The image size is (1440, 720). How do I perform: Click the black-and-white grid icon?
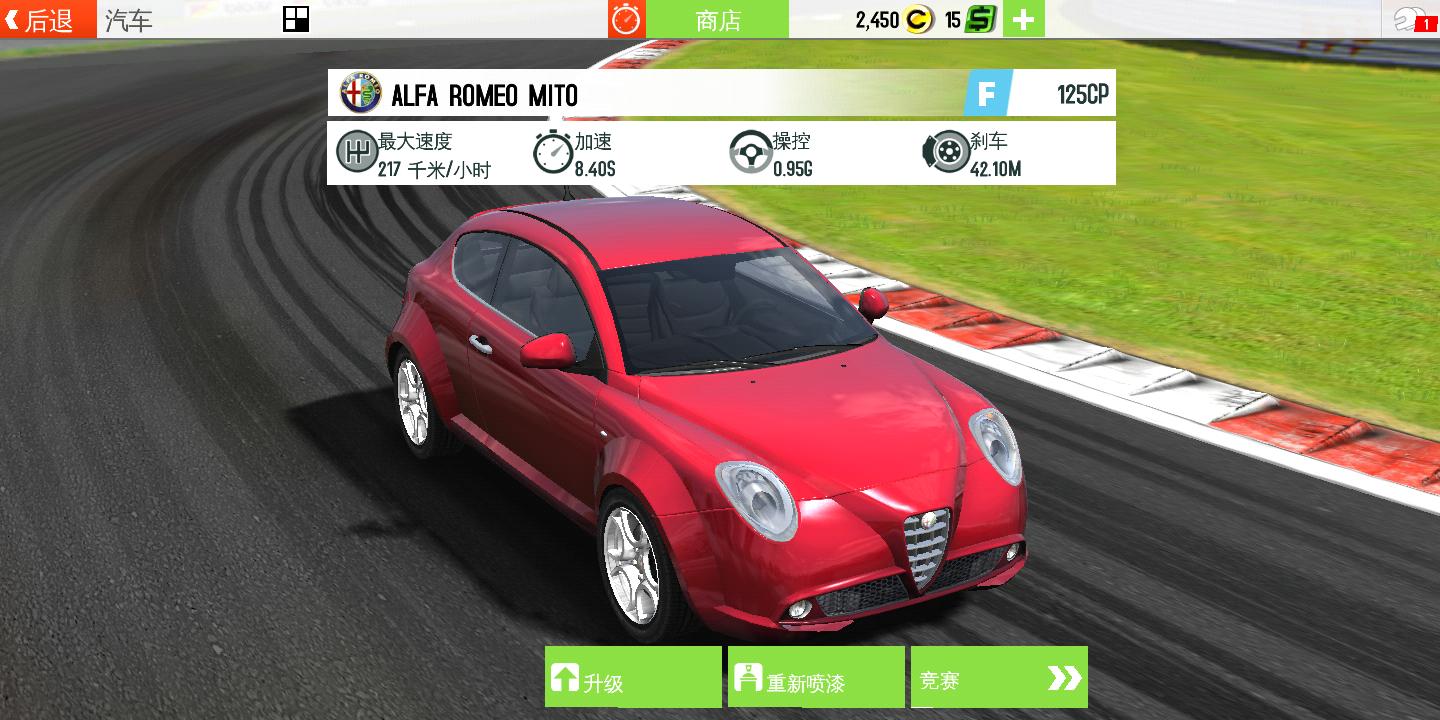pos(296,19)
